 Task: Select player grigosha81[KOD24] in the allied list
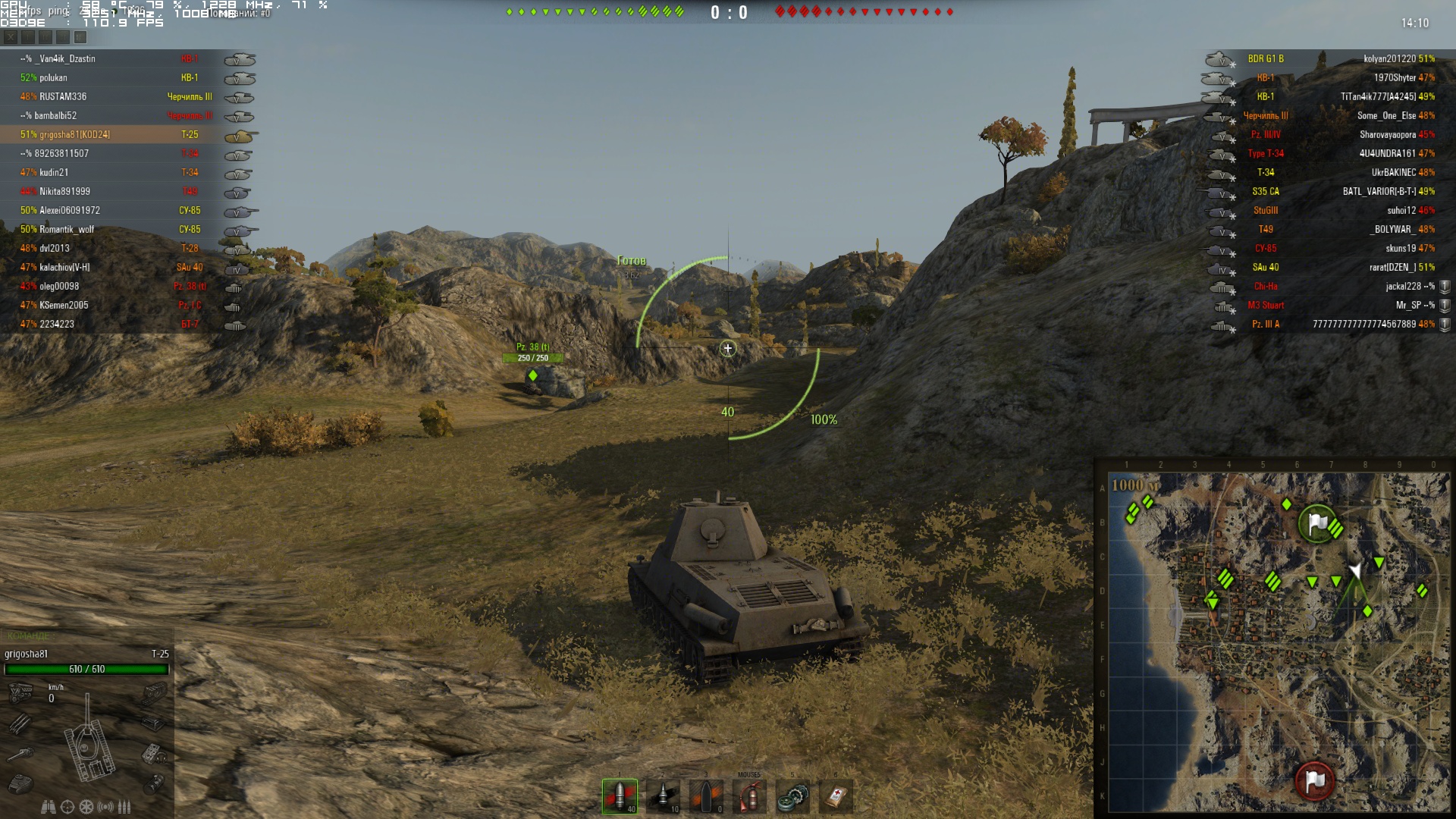click(114, 134)
